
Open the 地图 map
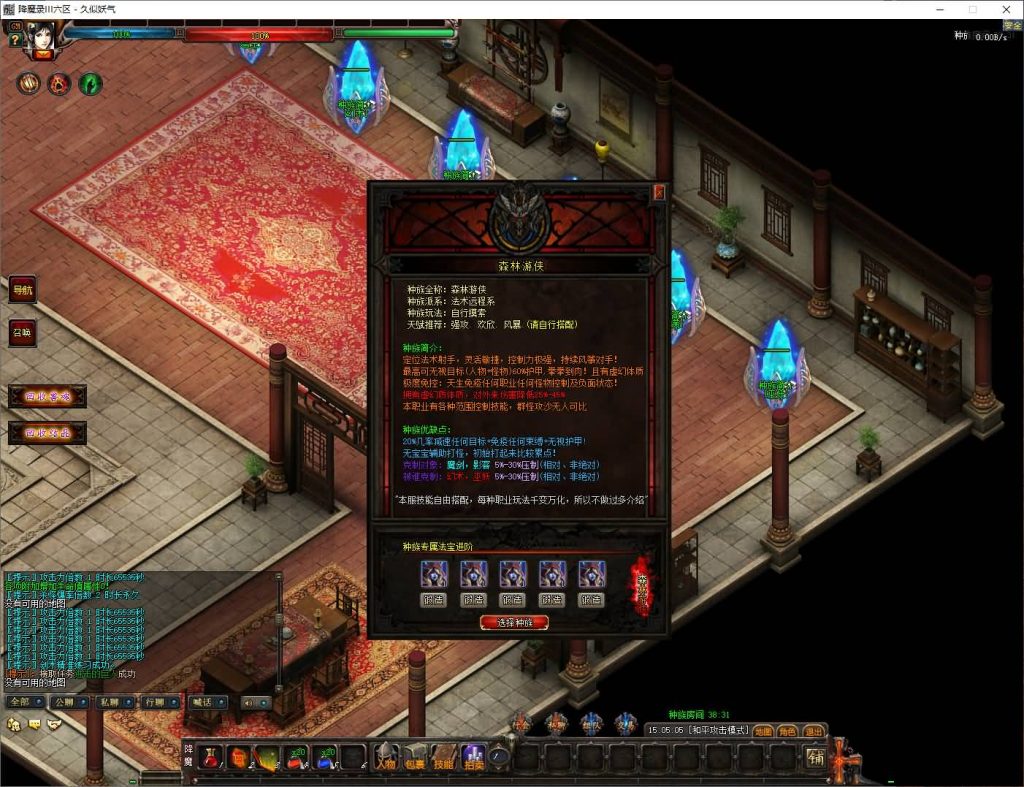pos(763,731)
